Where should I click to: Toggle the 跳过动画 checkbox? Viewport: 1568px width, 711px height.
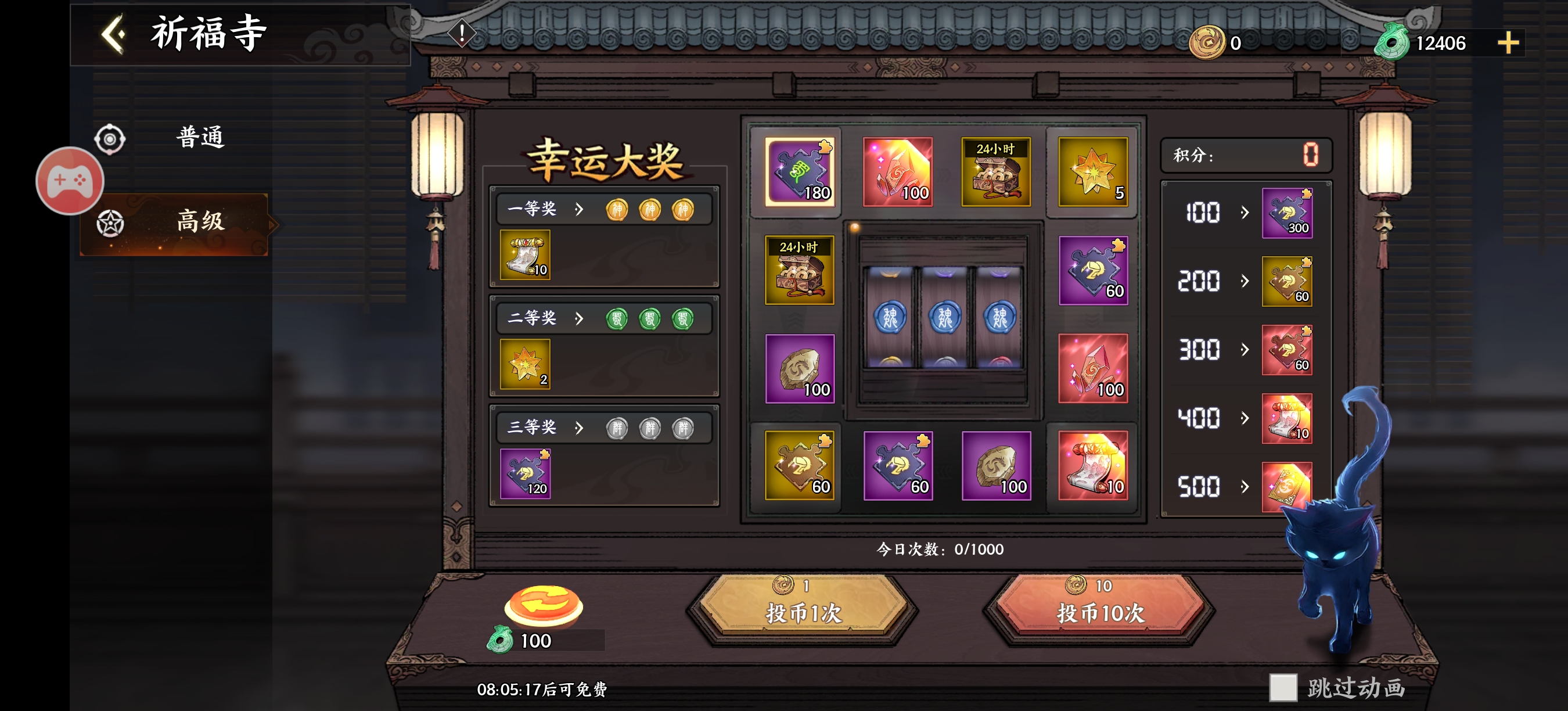click(1282, 687)
